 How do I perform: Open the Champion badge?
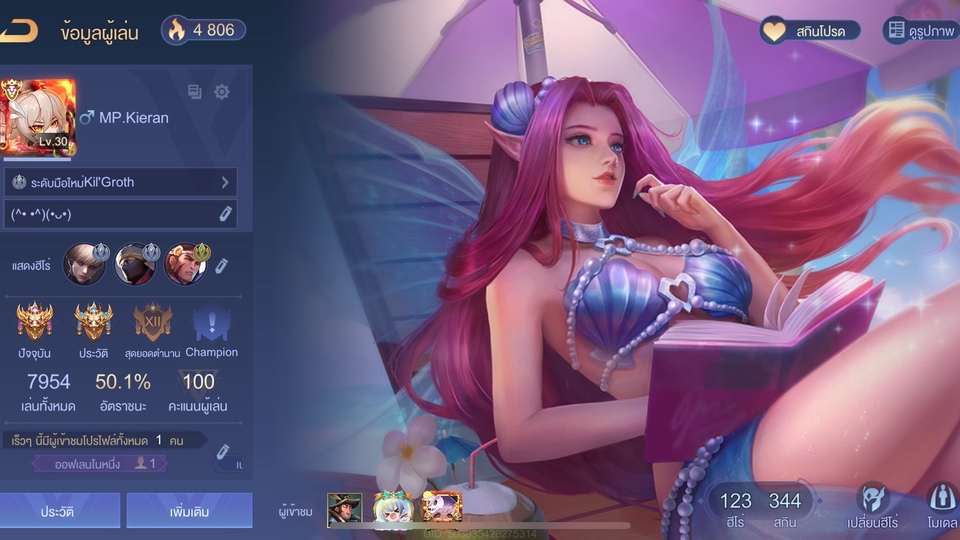[x=211, y=323]
